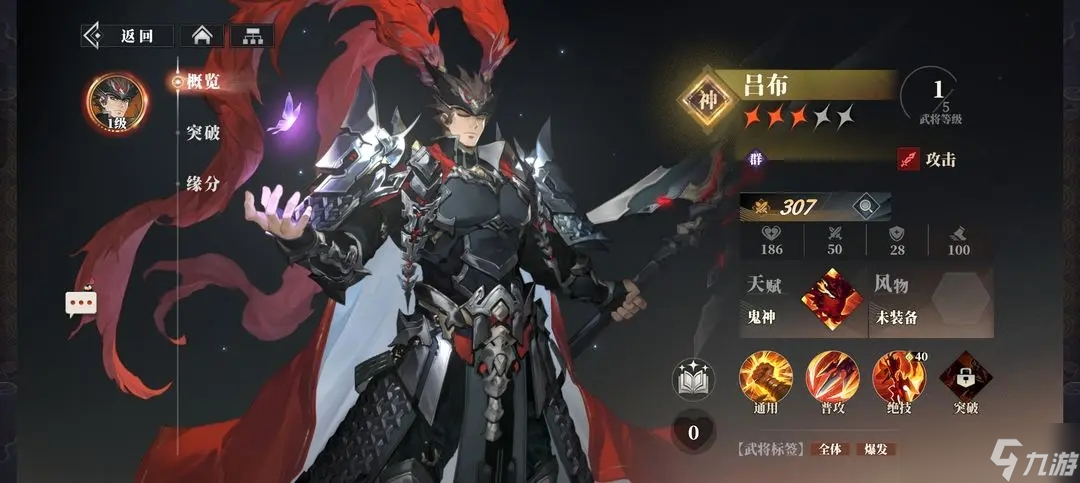Open the hierarchy tree menu icon
The image size is (1080, 483).
[251, 36]
